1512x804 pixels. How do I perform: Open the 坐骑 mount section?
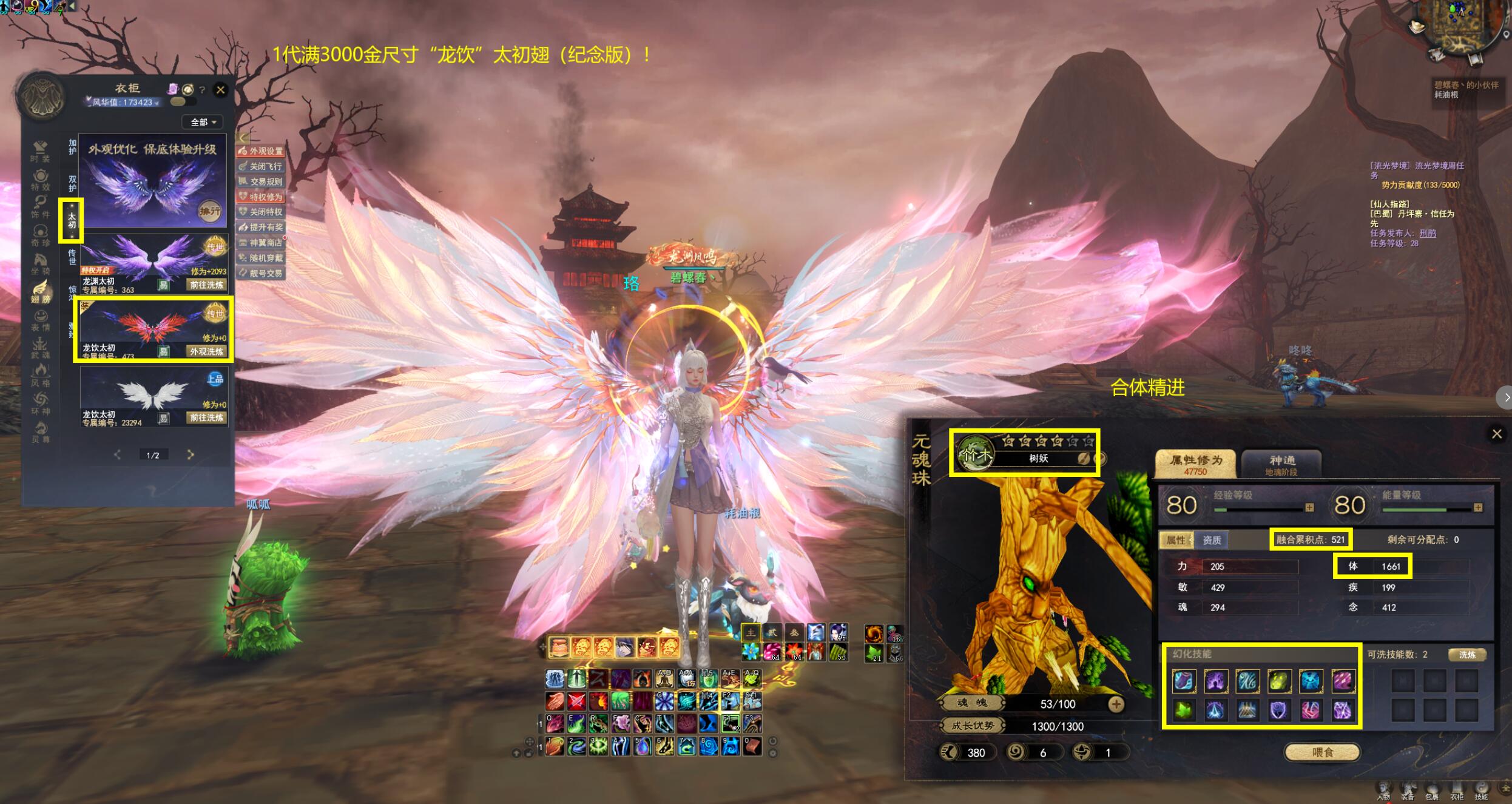41,265
